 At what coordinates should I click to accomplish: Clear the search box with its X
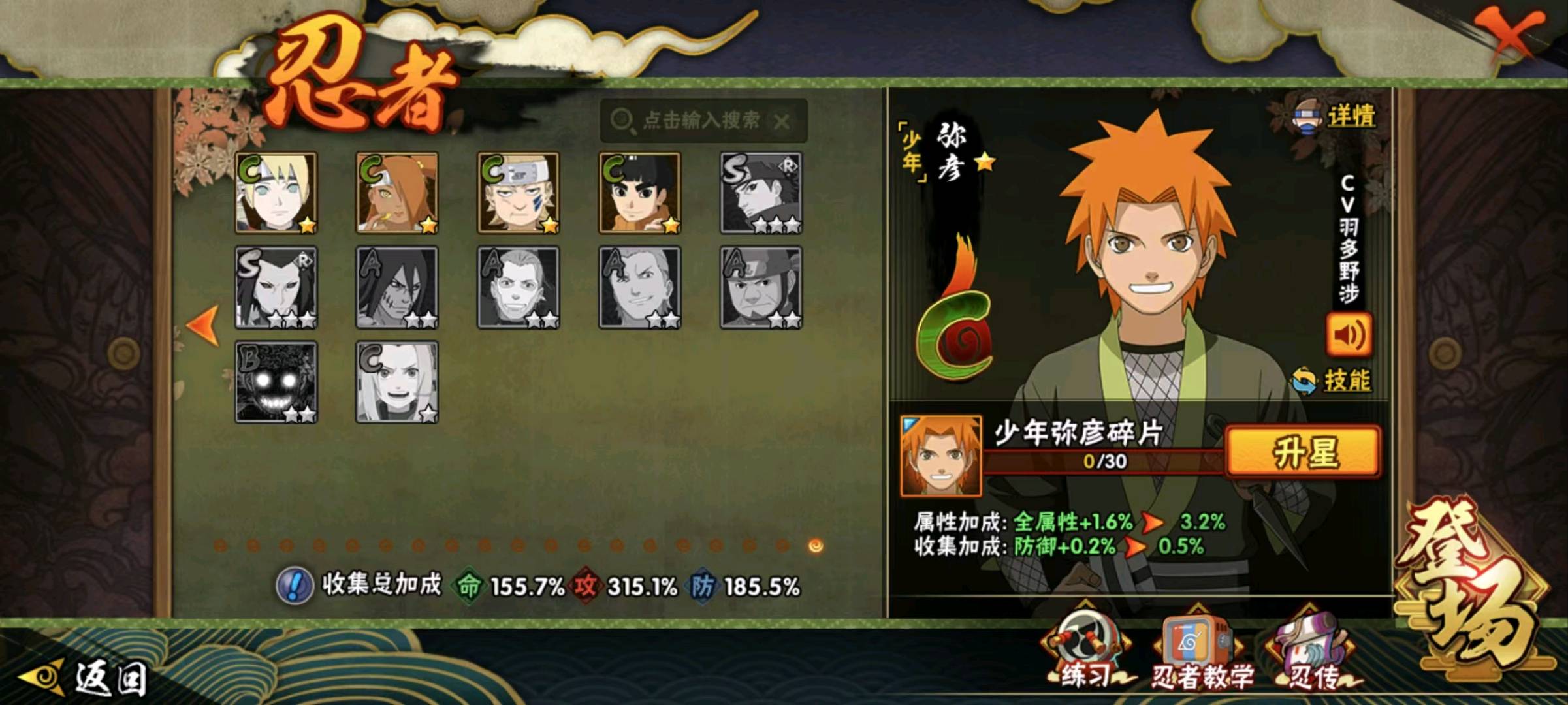point(782,121)
